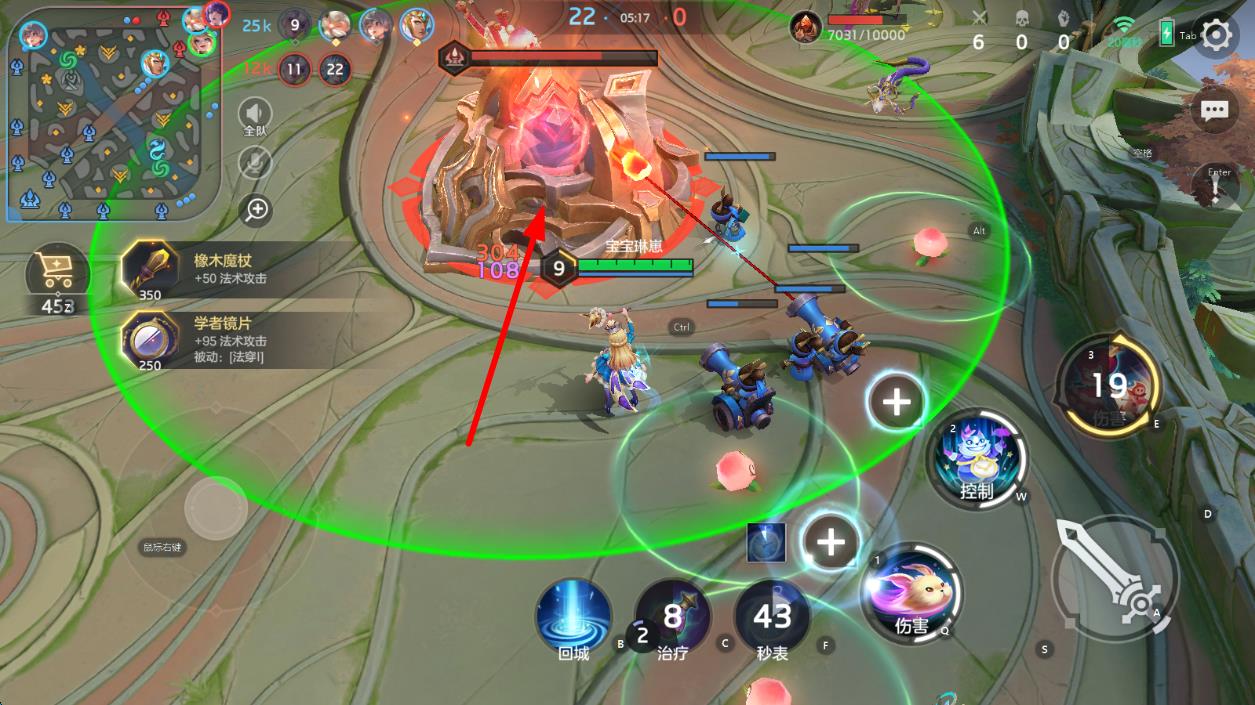
Task: Open the item shop cart
Action: (x=56, y=272)
